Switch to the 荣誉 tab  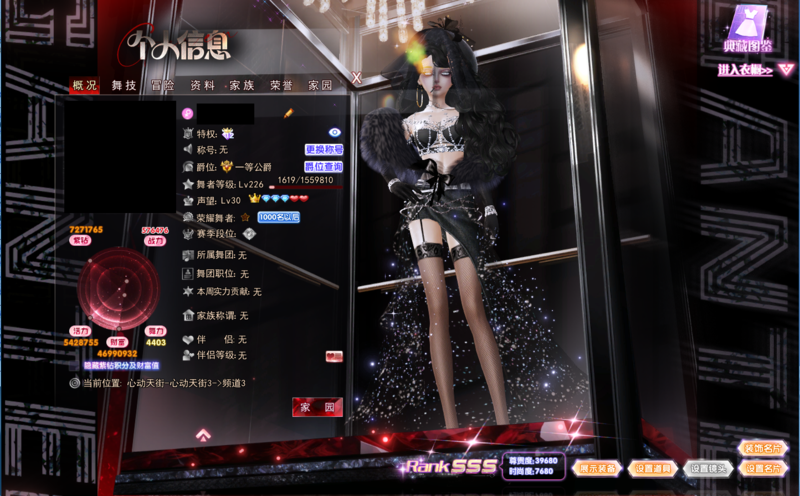tap(282, 86)
